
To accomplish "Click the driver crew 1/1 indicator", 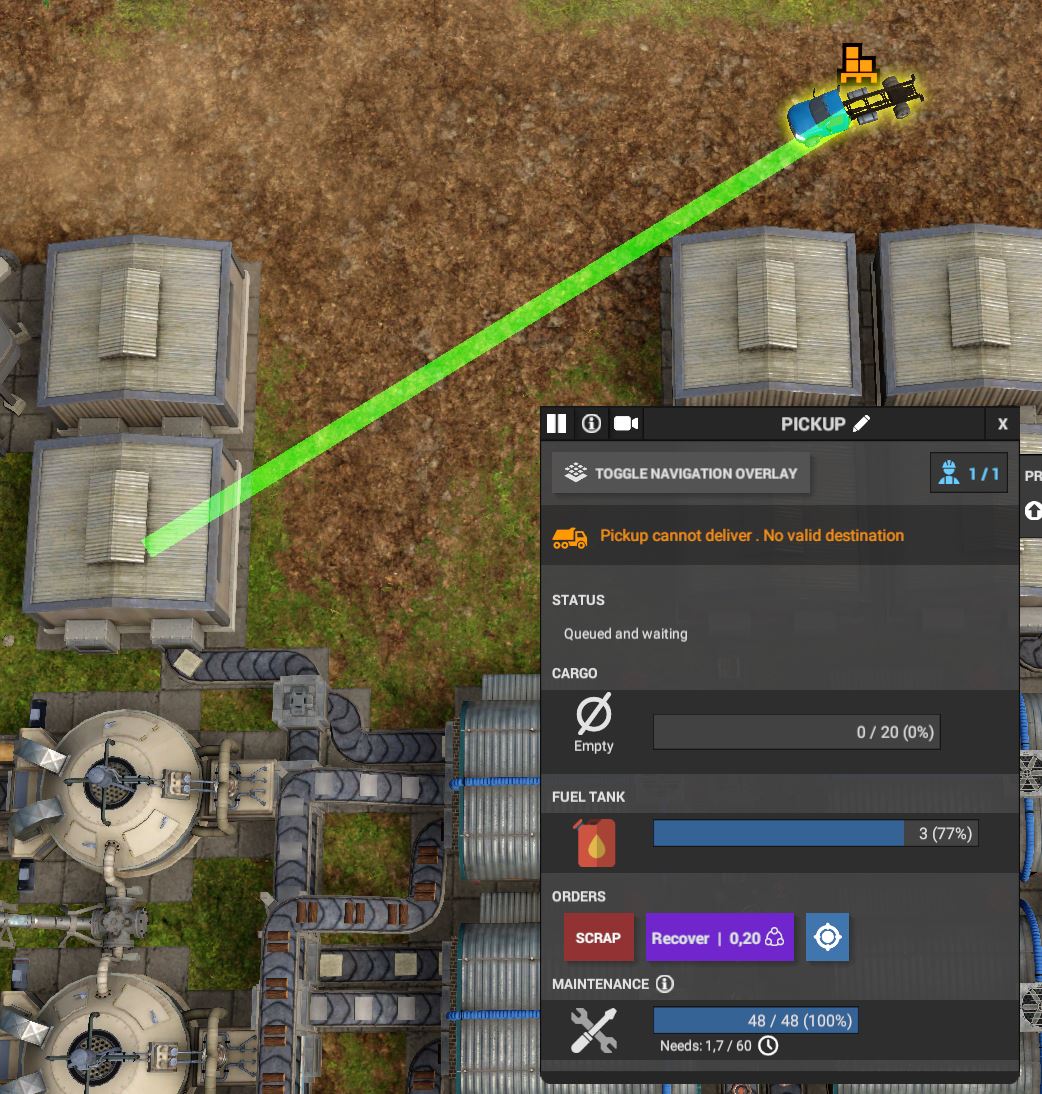I will (x=968, y=473).
